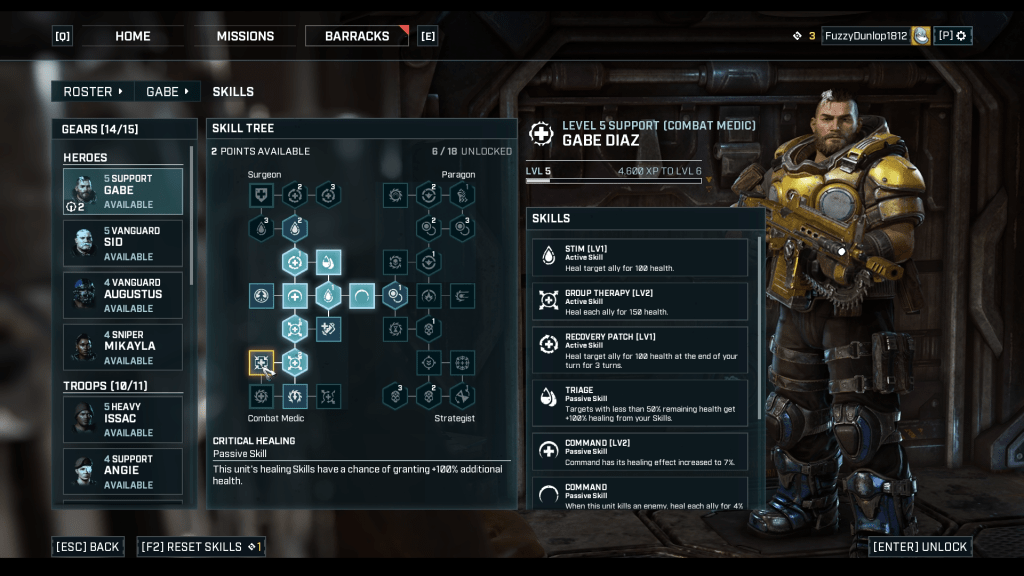Switch to the Missions tab
The height and width of the screenshot is (576, 1024).
[245, 36]
